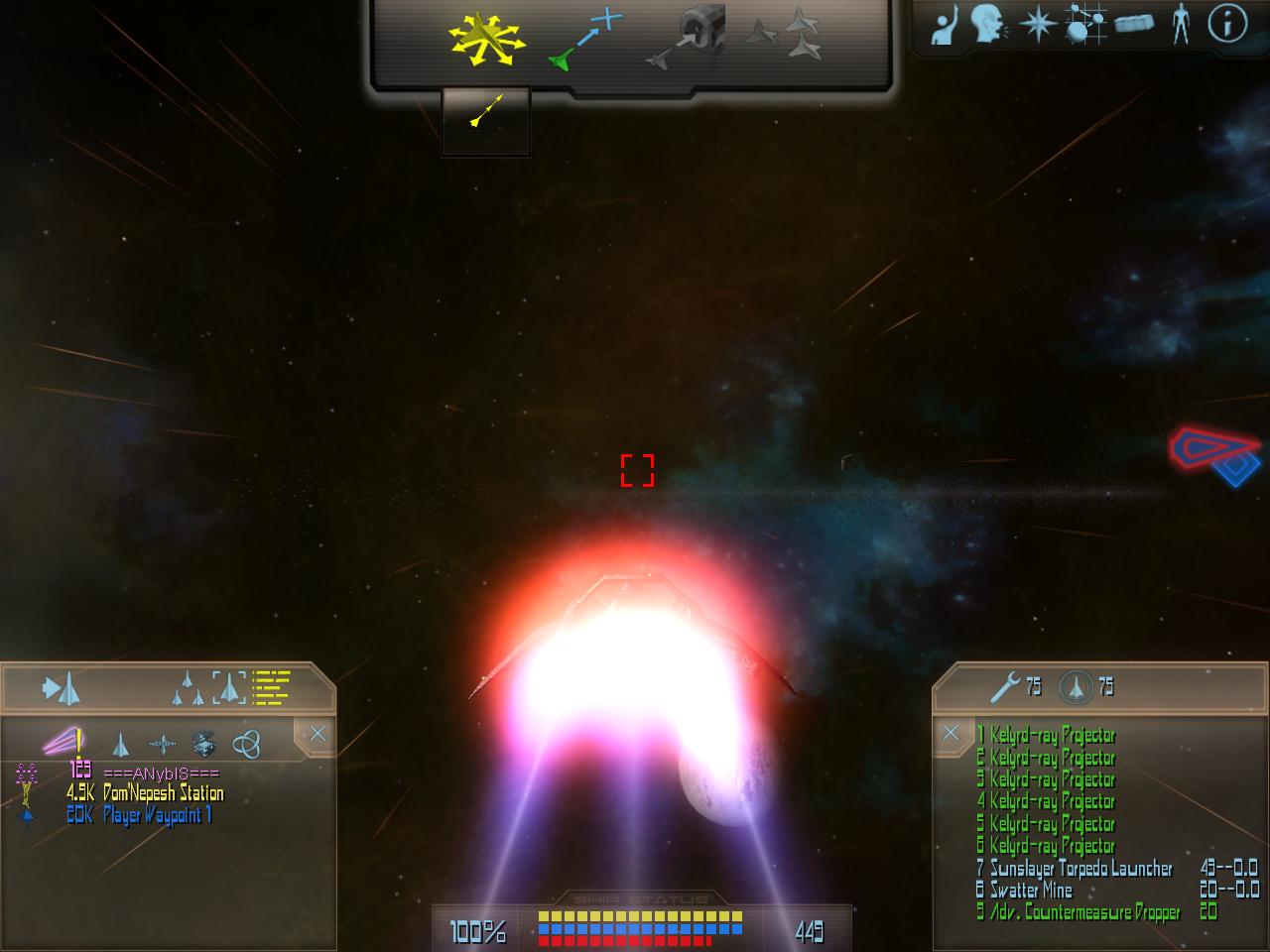1270x952 pixels.
Task: Select the three-ship formation icon in top bar
Action: click(785, 36)
